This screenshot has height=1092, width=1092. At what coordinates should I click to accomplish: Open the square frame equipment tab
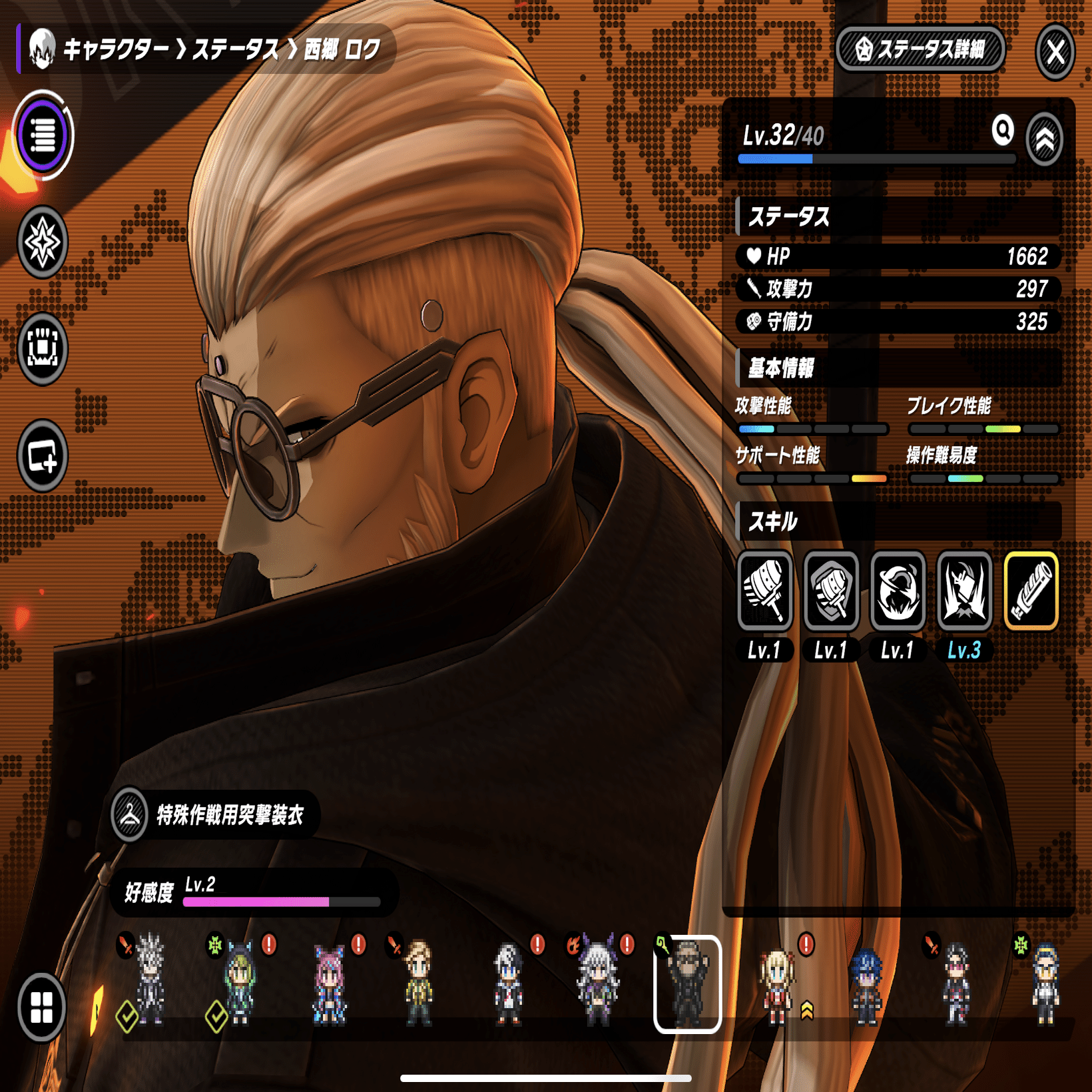pyautogui.click(x=43, y=348)
